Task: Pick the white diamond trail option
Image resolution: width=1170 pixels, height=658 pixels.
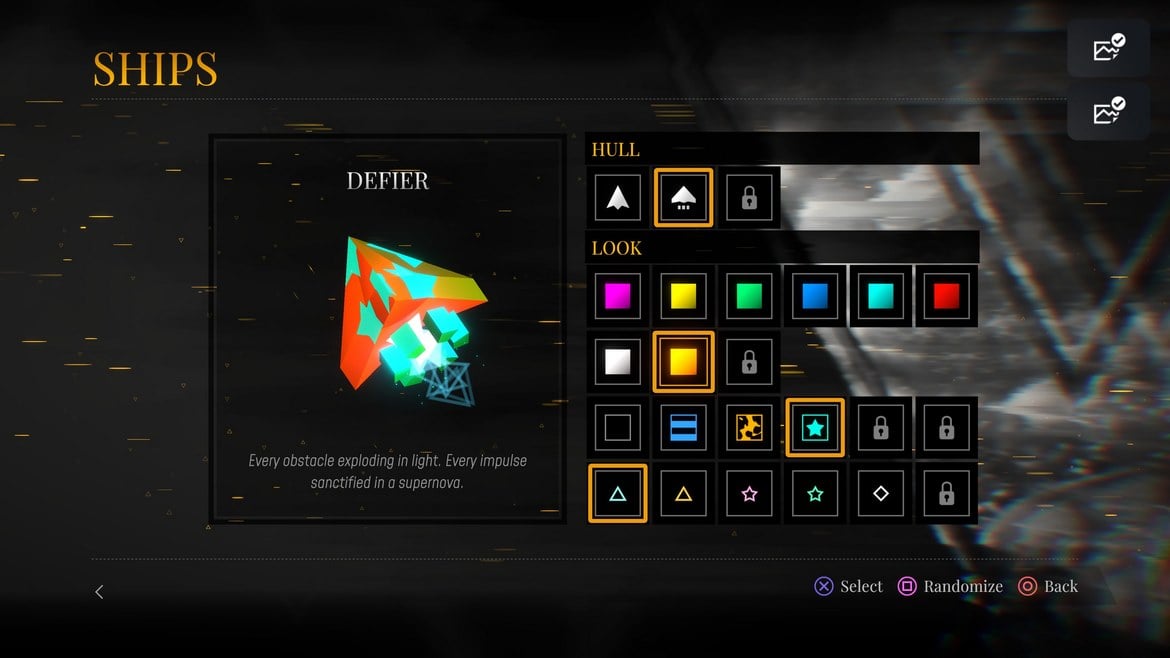Action: point(881,493)
